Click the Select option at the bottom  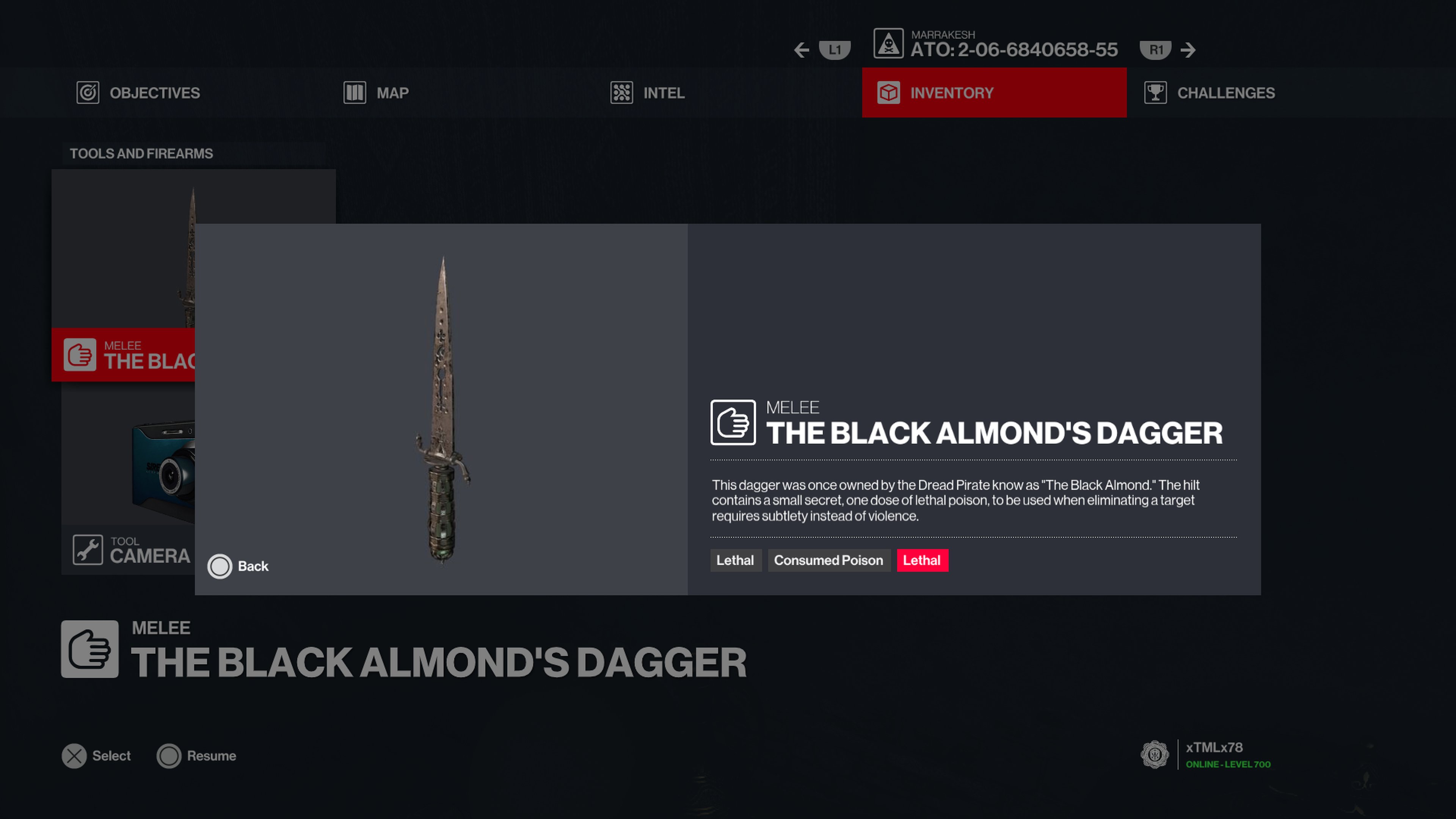coord(96,756)
